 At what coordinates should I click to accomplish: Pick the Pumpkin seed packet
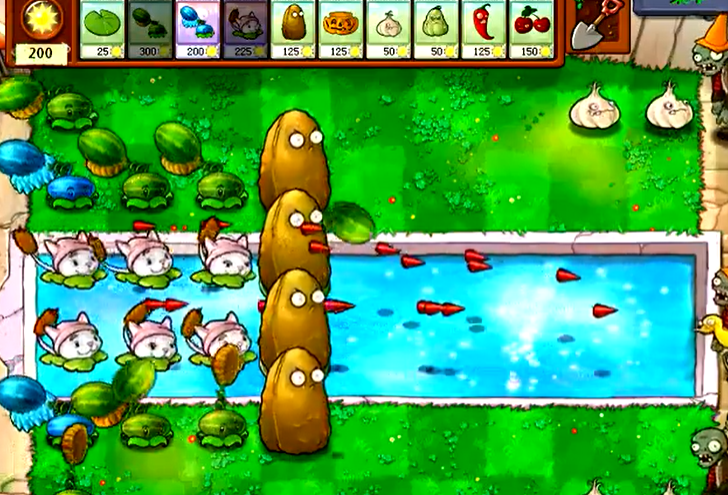point(342,29)
